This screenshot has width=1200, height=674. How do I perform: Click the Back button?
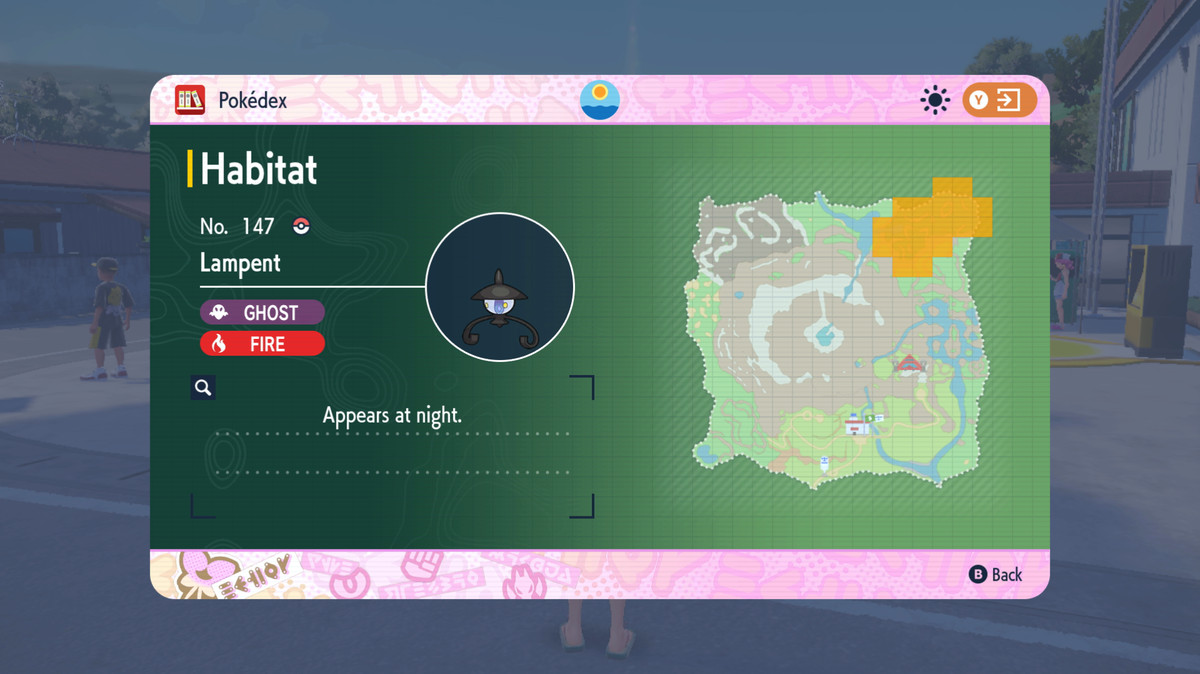coord(996,574)
